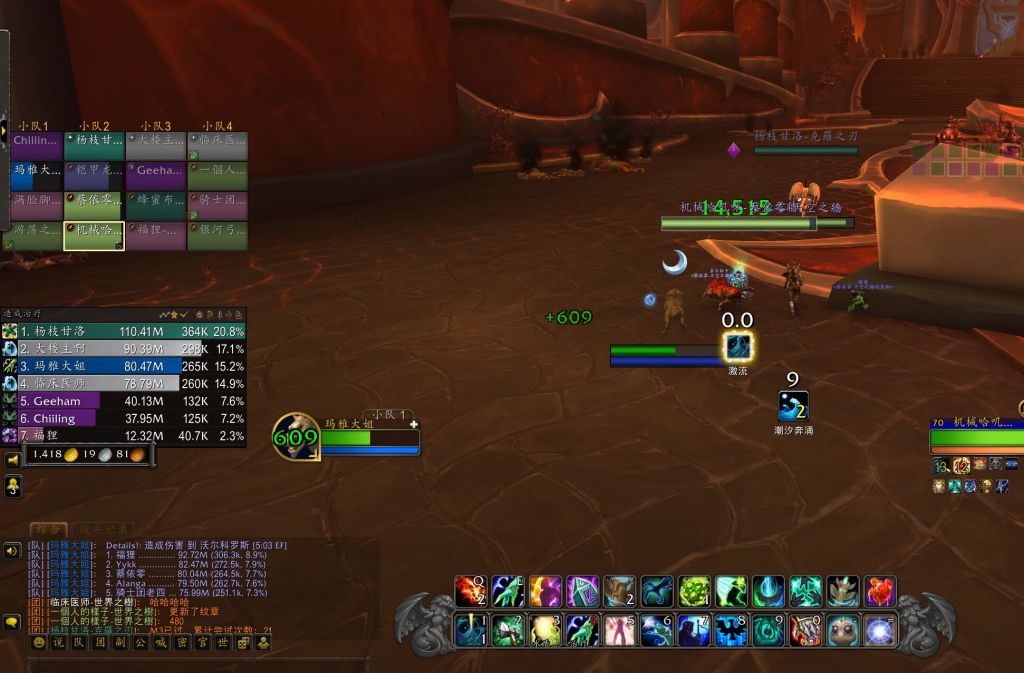Image resolution: width=1024 pixels, height=673 pixels.
Task: Toggle the chat speaker sound button
Action: [13, 550]
